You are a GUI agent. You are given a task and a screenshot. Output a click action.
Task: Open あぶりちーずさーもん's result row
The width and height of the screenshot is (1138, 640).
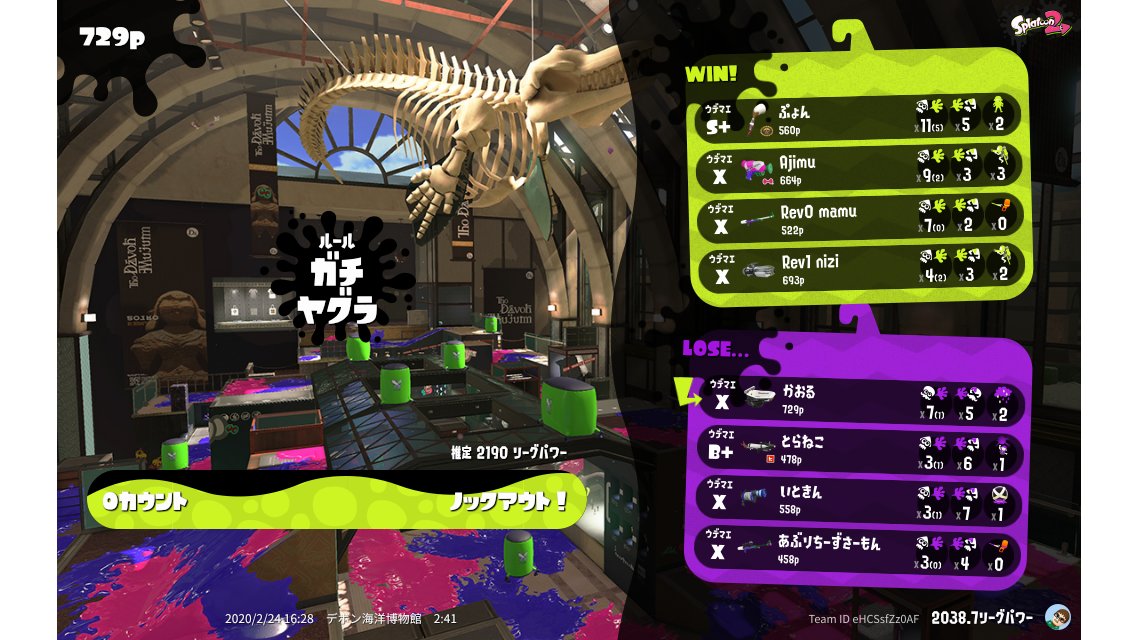point(860,551)
